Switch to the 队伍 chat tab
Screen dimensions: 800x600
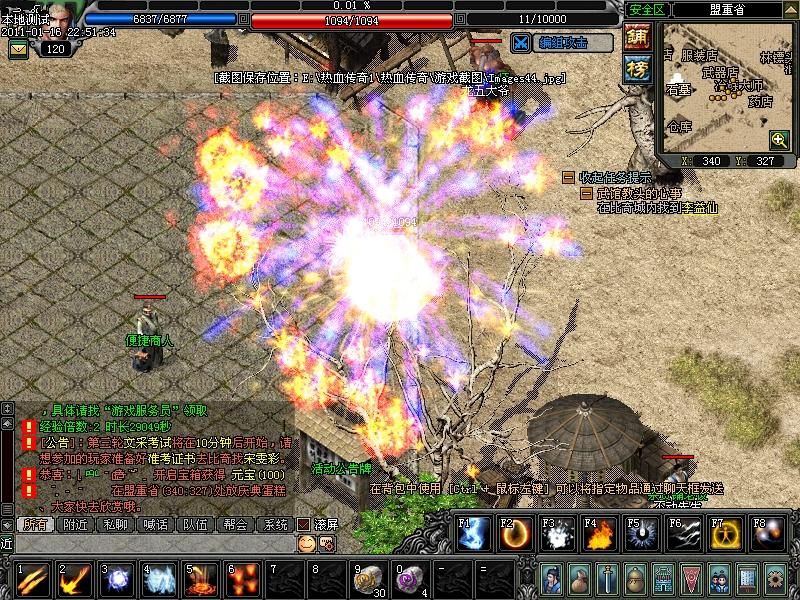pyautogui.click(x=195, y=524)
